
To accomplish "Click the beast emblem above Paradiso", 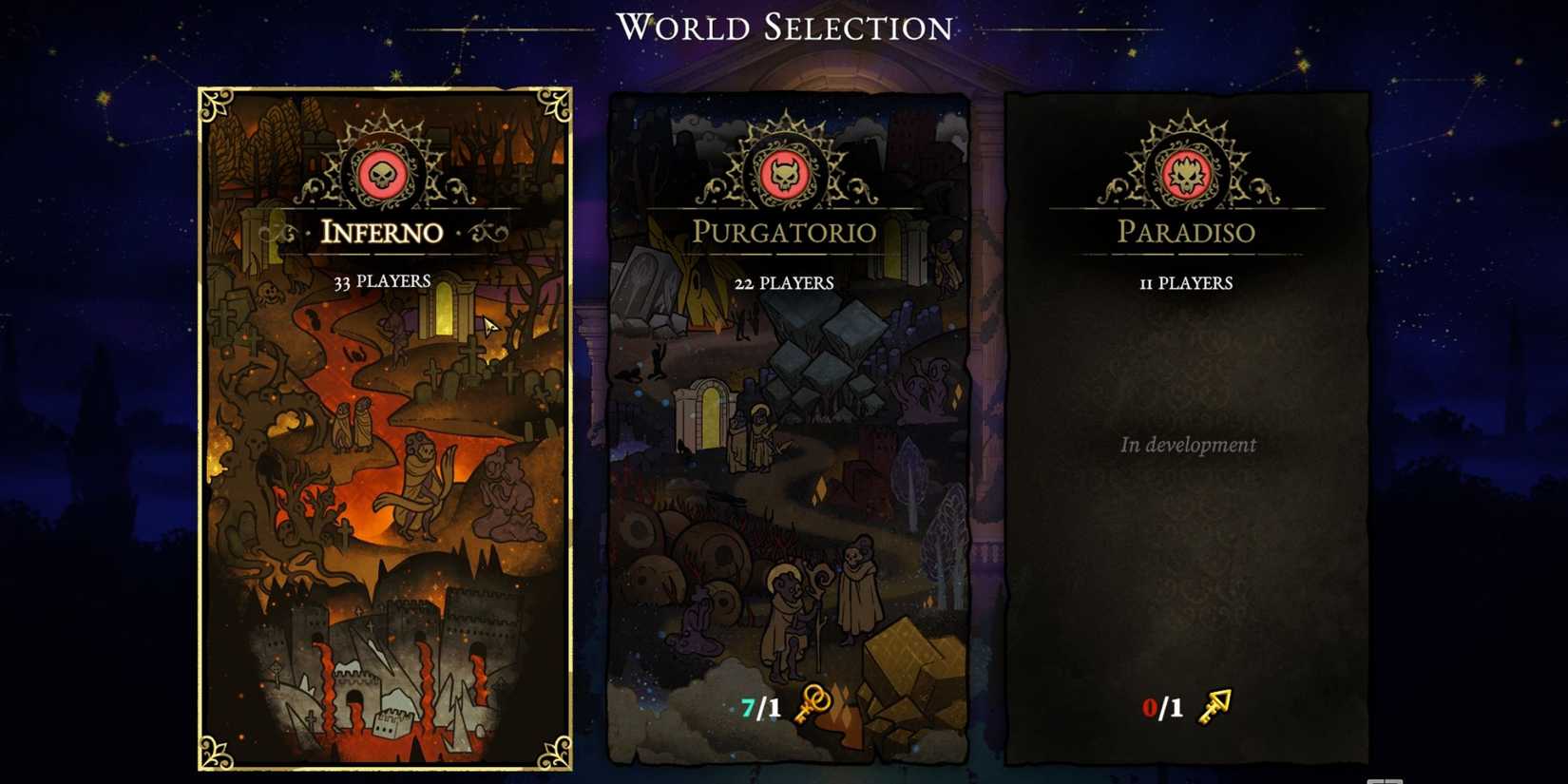I will point(1187,174).
